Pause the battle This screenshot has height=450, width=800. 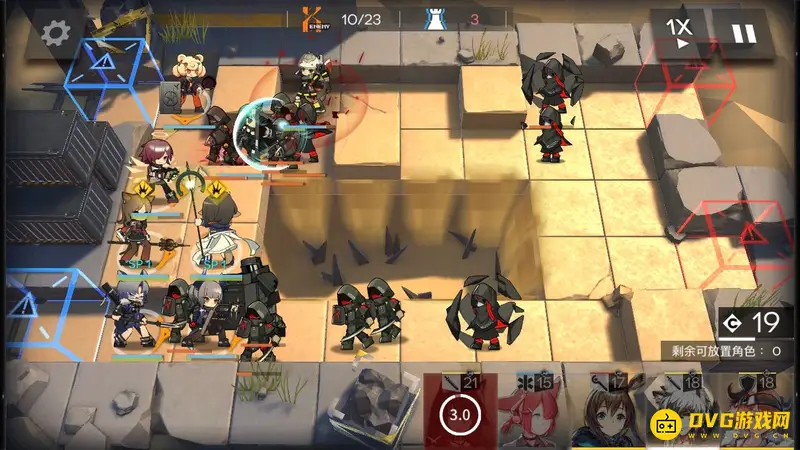point(744,33)
